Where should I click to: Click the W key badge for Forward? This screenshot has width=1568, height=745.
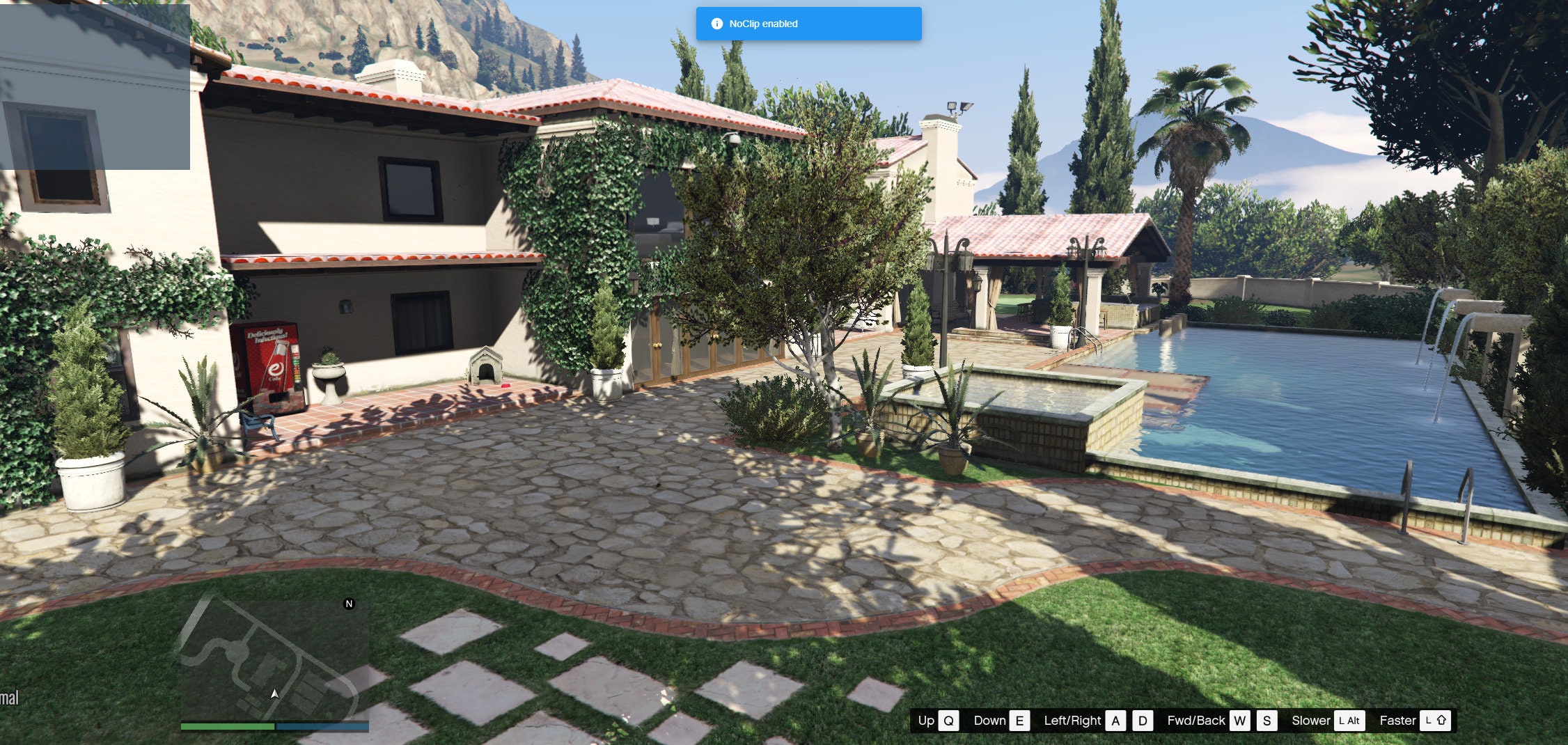[1241, 721]
